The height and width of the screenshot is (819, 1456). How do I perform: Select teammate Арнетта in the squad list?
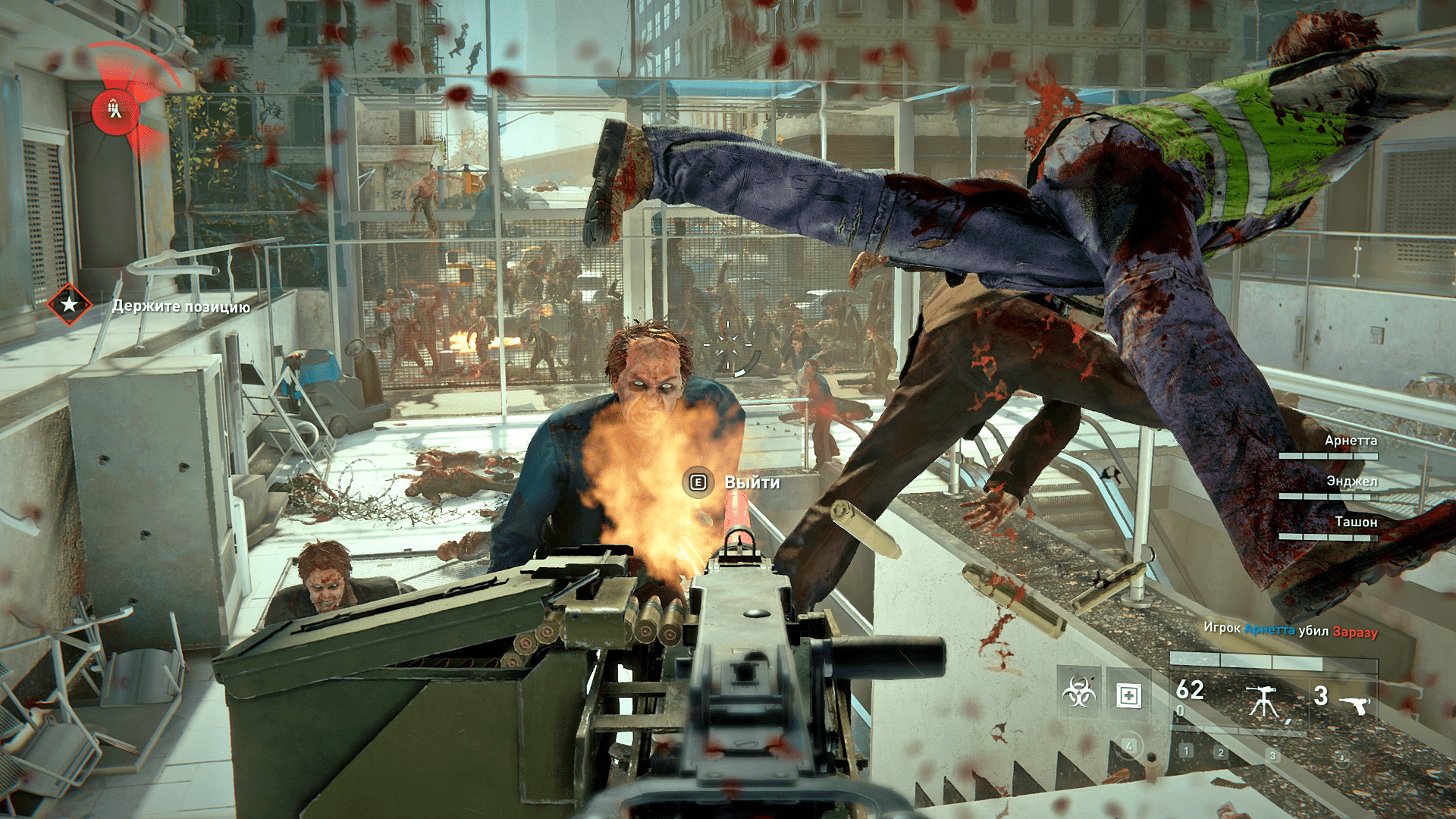tap(1350, 441)
